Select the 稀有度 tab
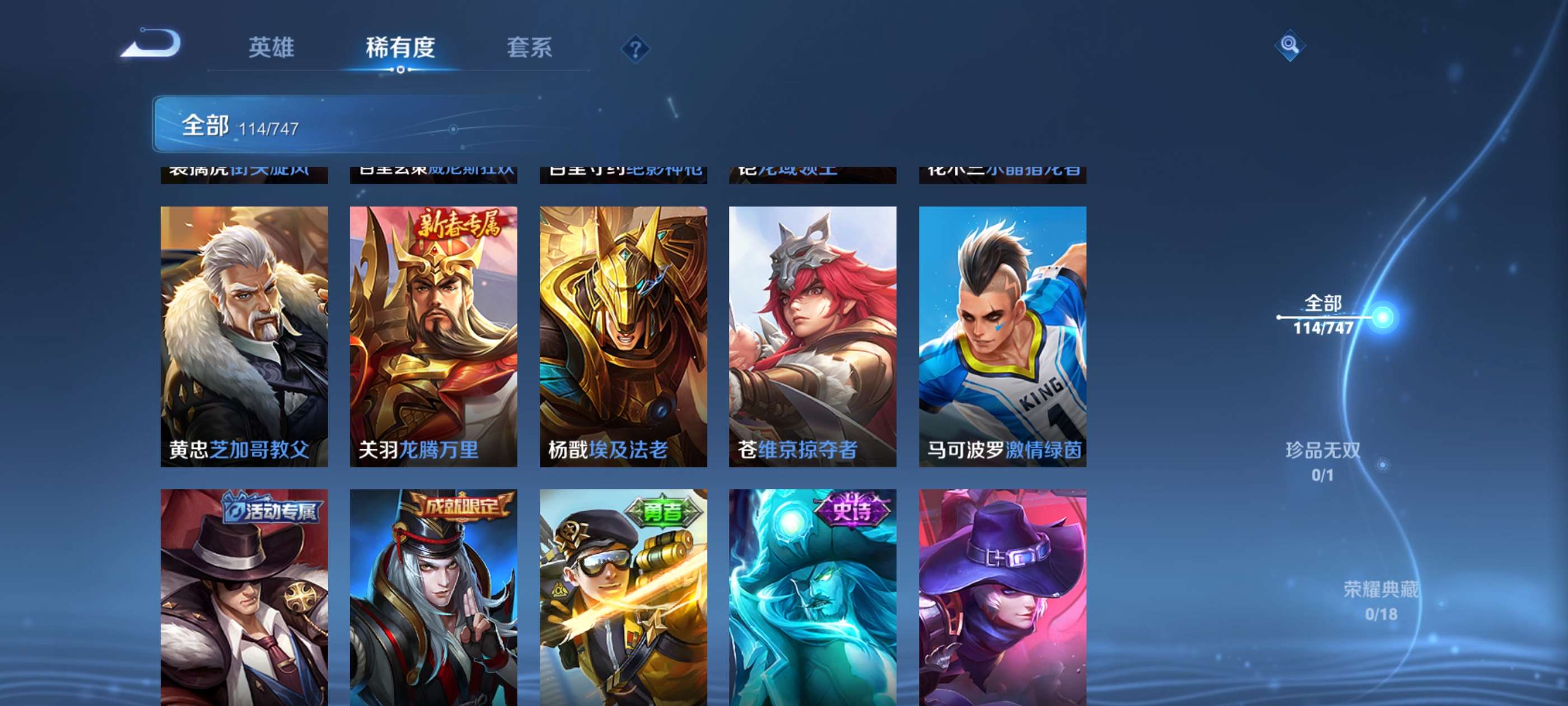The image size is (1568, 706). tap(400, 48)
